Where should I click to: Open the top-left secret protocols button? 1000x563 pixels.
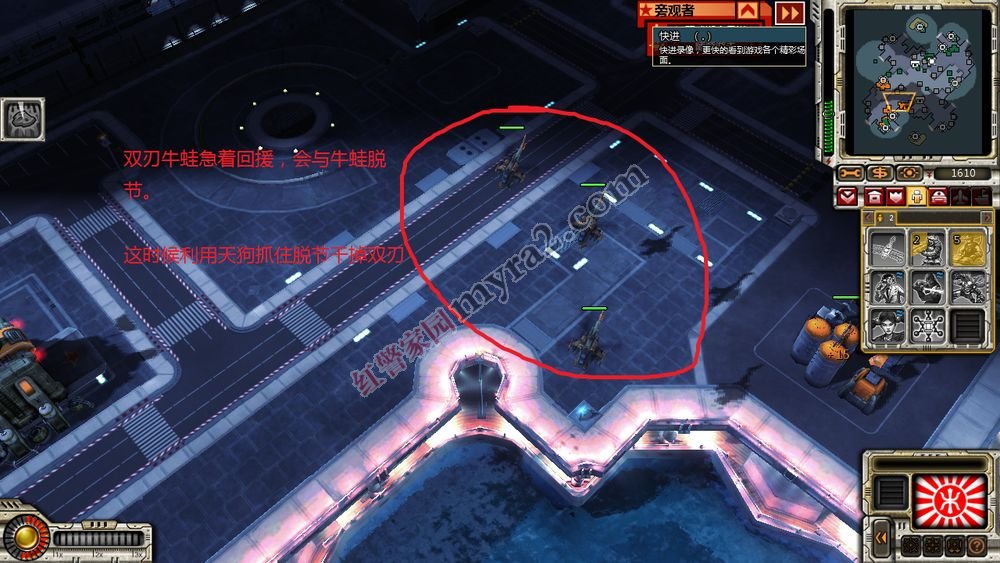tap(20, 118)
